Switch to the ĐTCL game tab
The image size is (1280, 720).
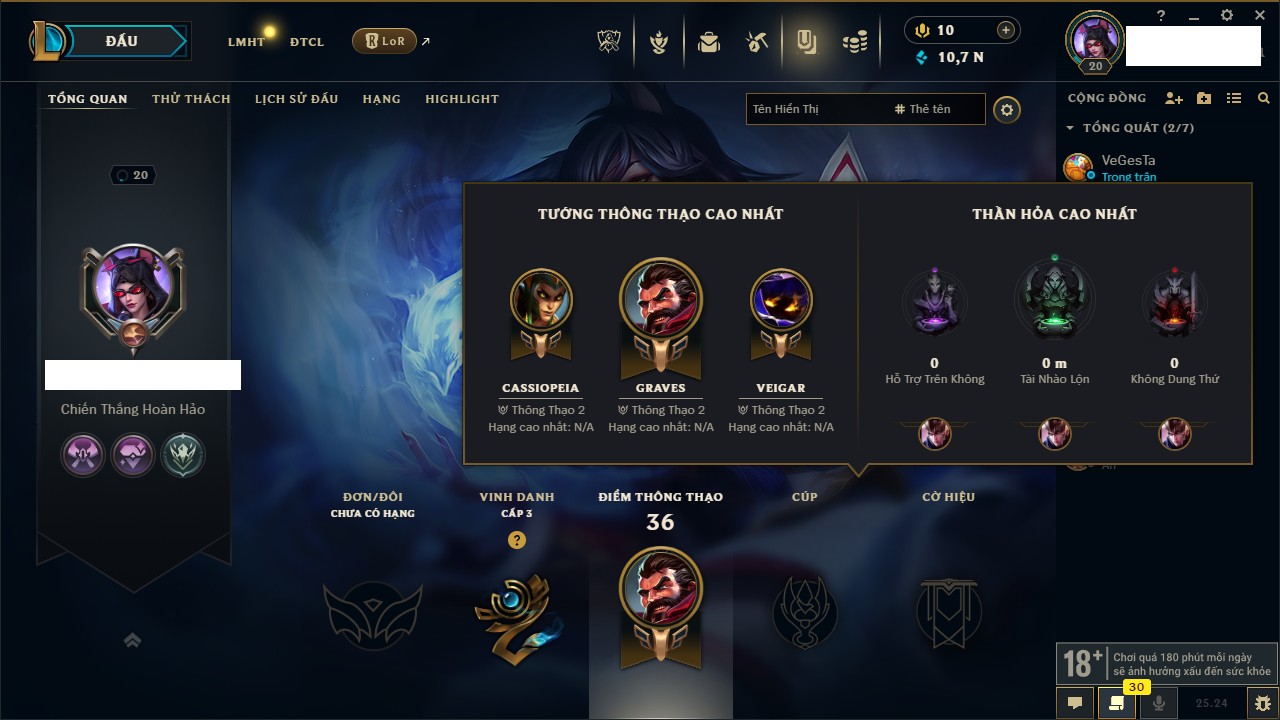click(x=307, y=42)
